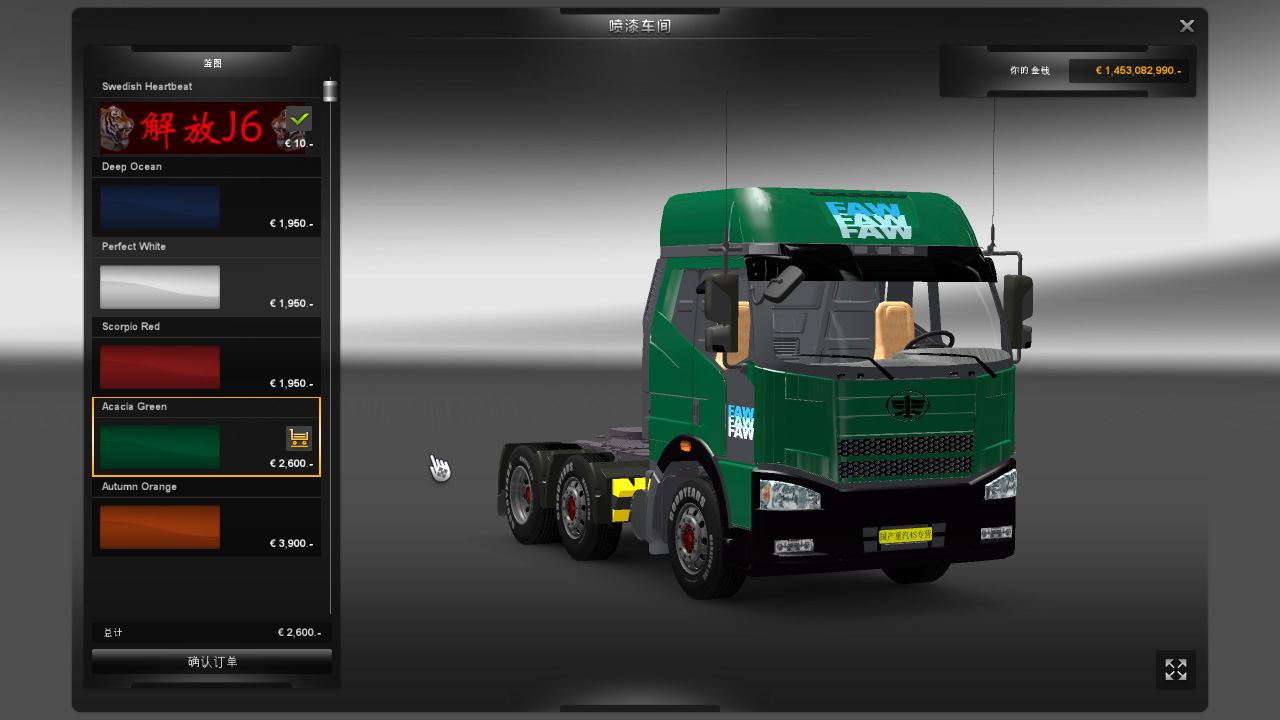Screen dimensions: 1280x720
Task: Close the paint shop window
Action: (1187, 26)
